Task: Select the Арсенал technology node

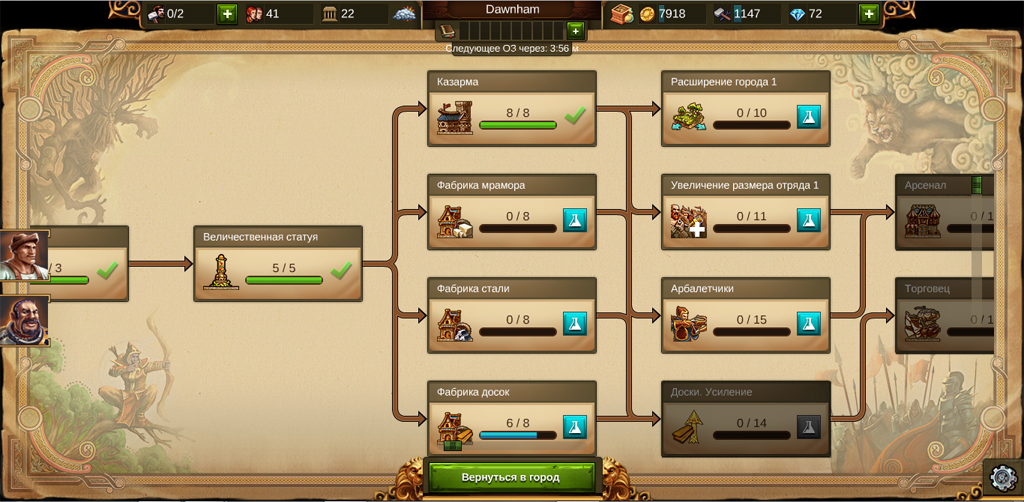Action: (x=945, y=212)
